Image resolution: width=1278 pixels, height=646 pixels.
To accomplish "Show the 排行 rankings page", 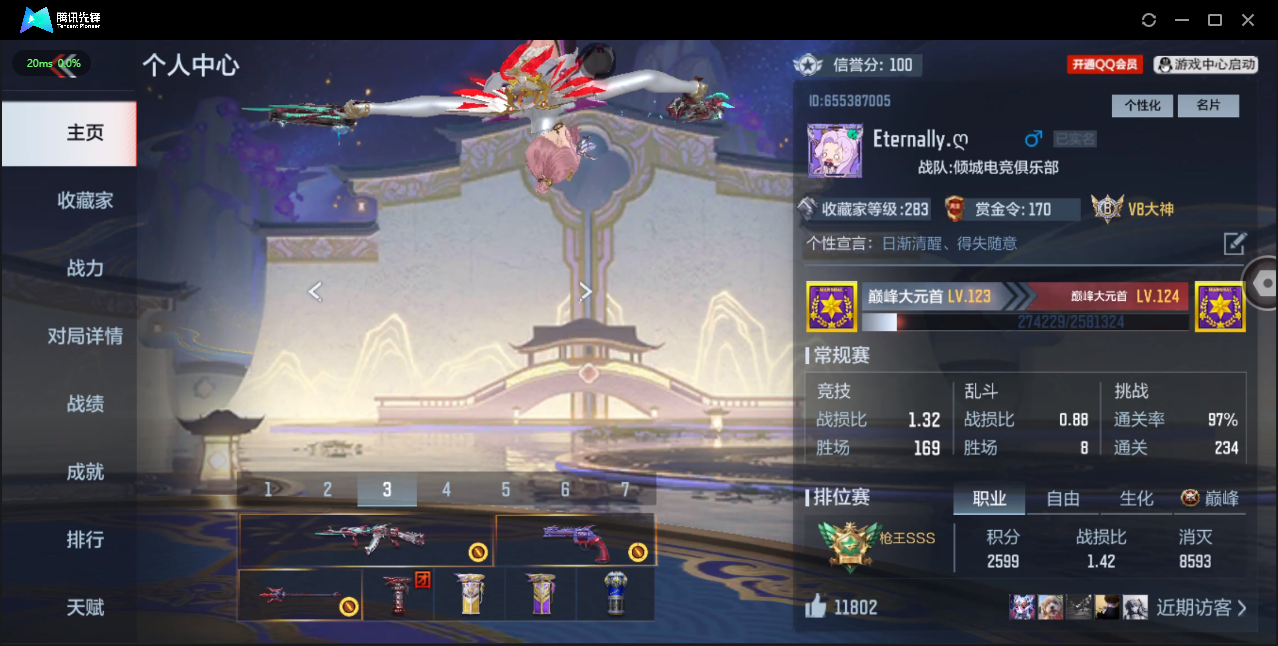I will click(x=85, y=540).
